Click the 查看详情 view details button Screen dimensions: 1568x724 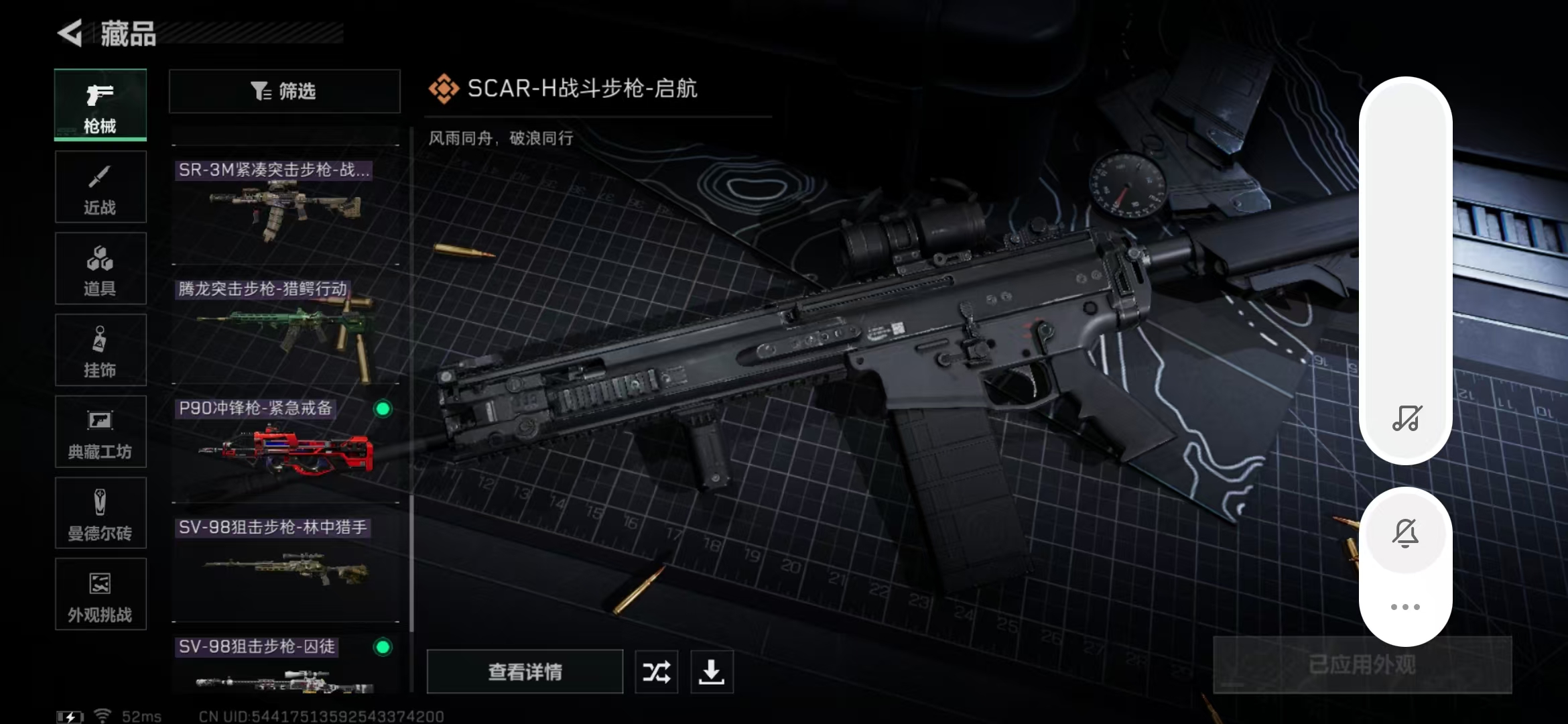click(x=525, y=672)
